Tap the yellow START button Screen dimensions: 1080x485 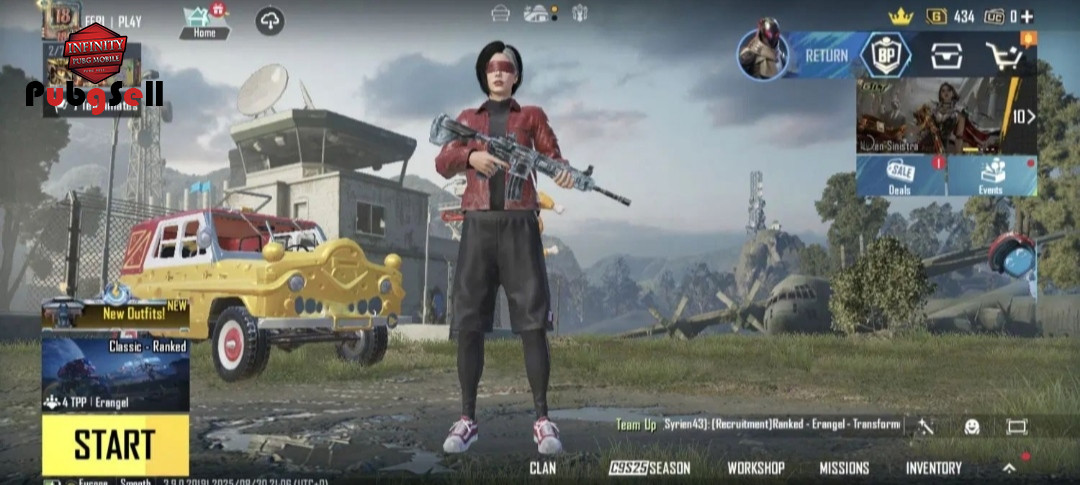pyautogui.click(x=115, y=445)
